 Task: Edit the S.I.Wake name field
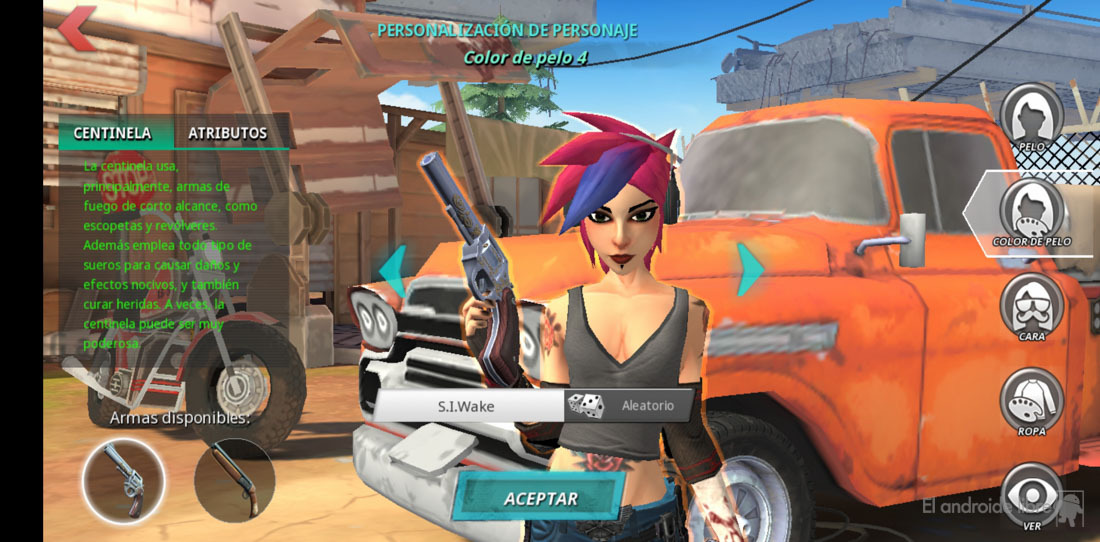point(466,406)
